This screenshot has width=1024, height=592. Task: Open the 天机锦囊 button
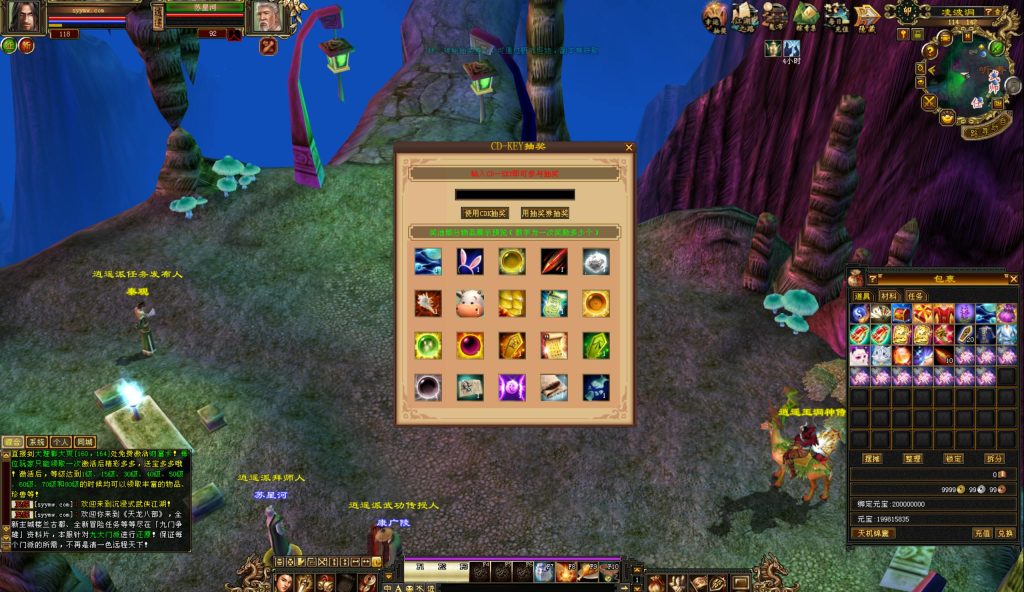(874, 533)
